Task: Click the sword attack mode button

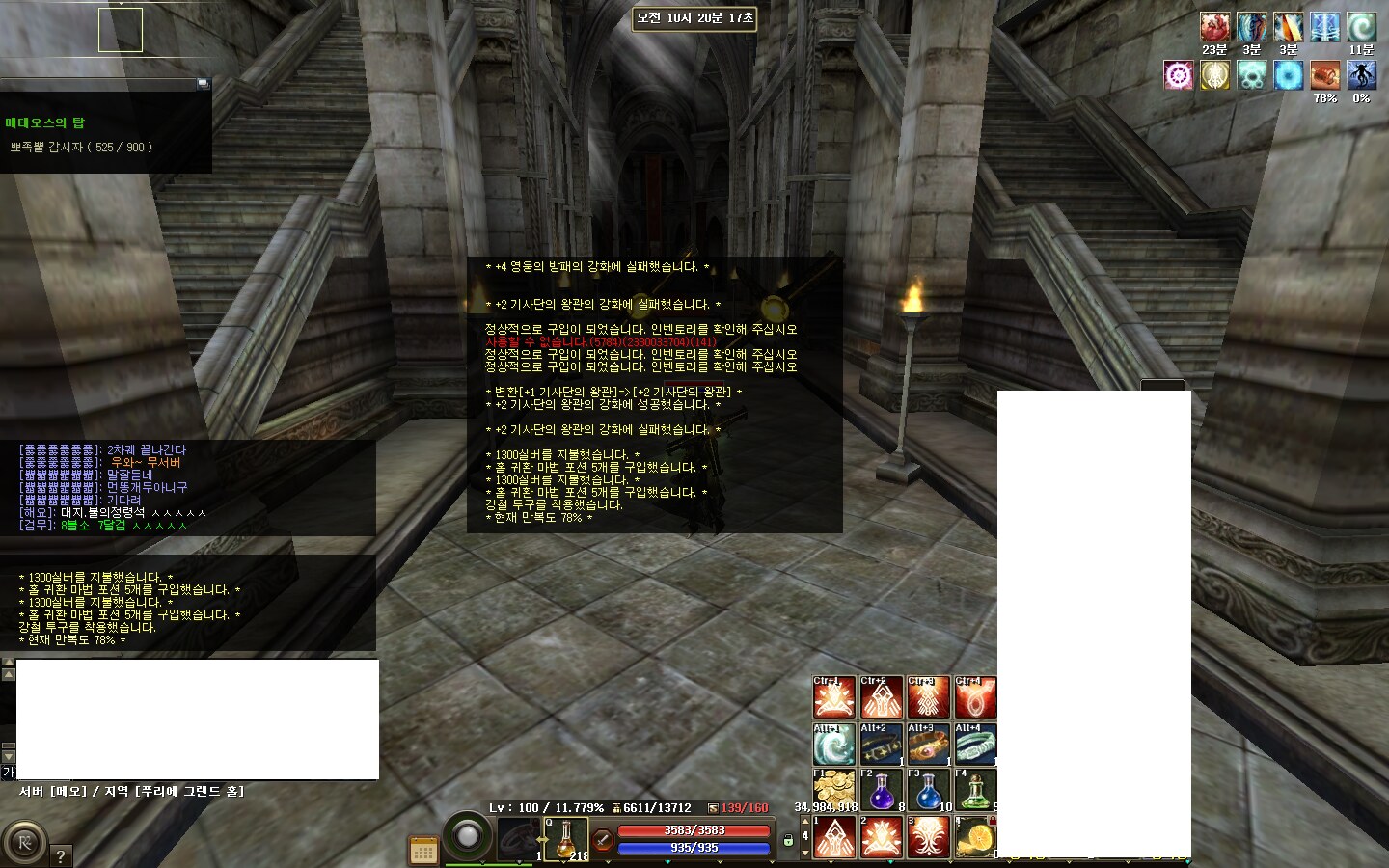Action: [602, 840]
